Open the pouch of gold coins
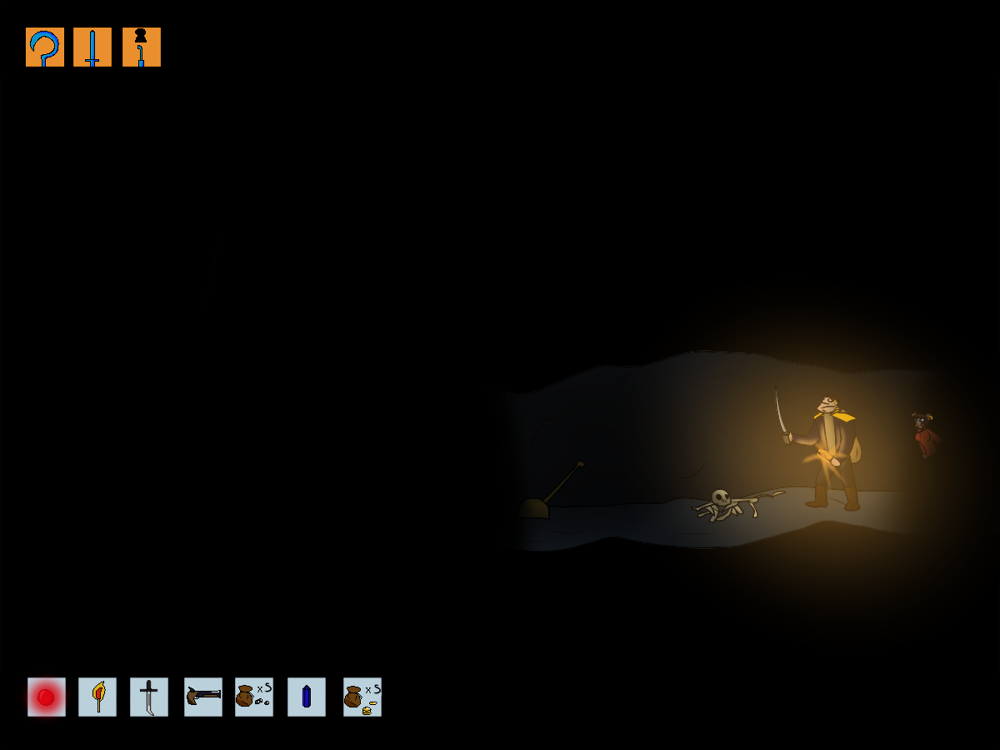The height and width of the screenshot is (750, 1000). 362,697
